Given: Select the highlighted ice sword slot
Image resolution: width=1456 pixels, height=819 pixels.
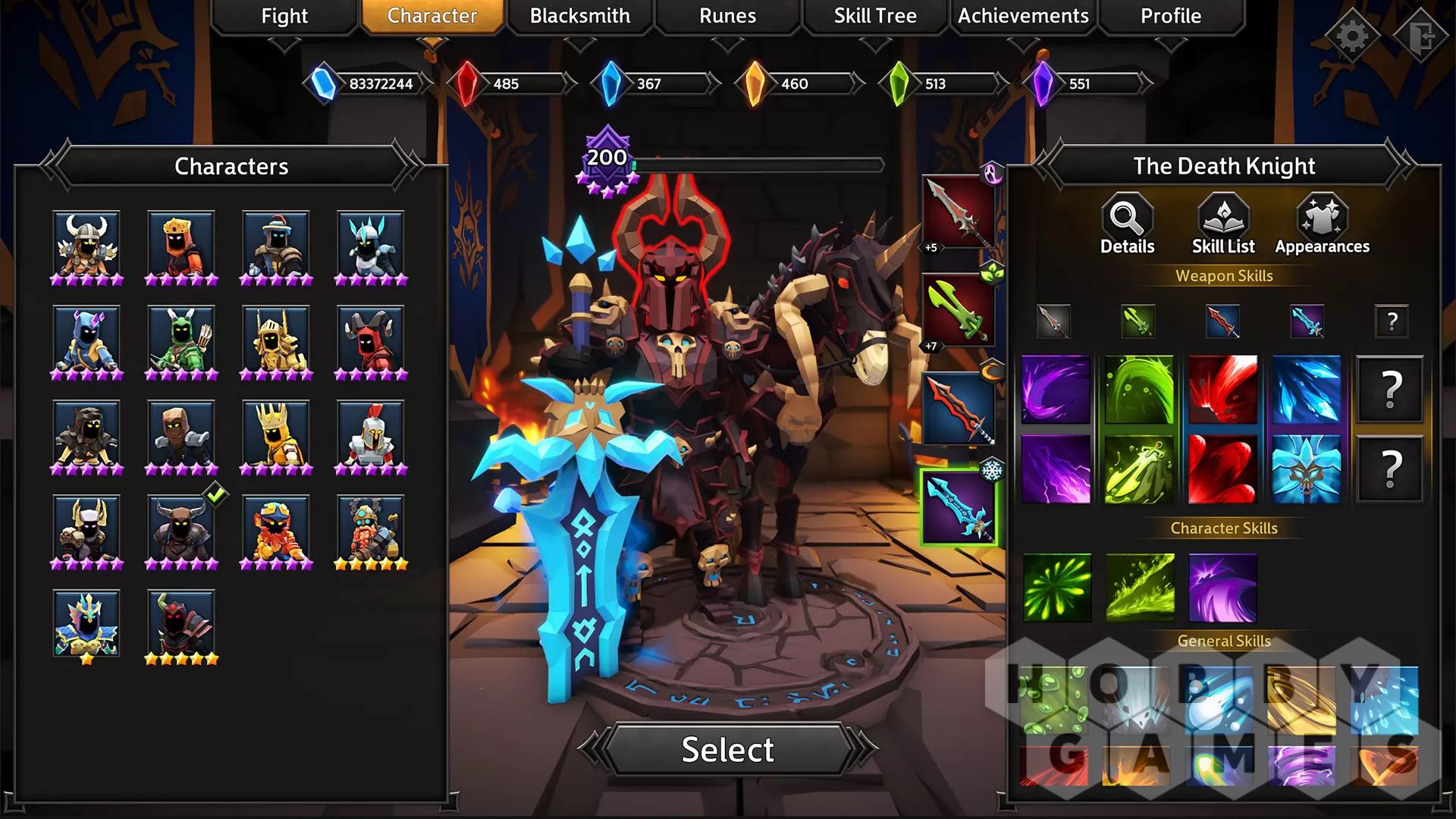Looking at the screenshot, I should click(959, 507).
